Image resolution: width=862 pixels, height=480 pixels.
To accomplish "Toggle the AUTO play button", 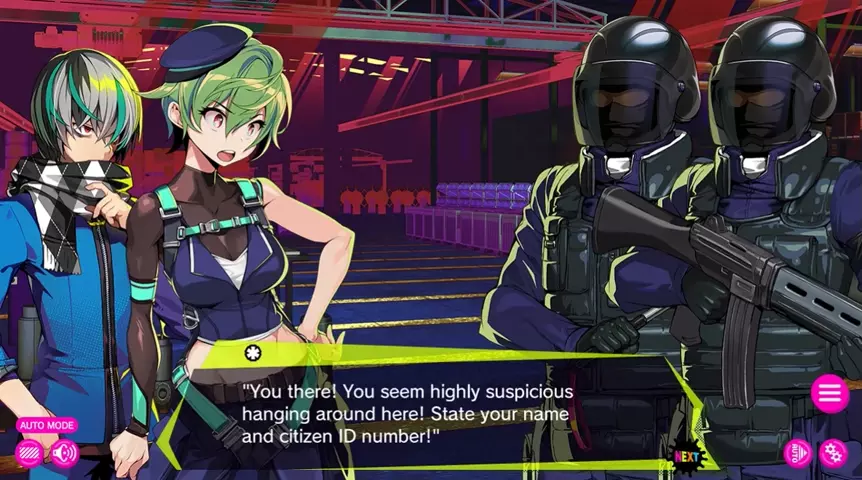I will pyautogui.click(x=797, y=453).
